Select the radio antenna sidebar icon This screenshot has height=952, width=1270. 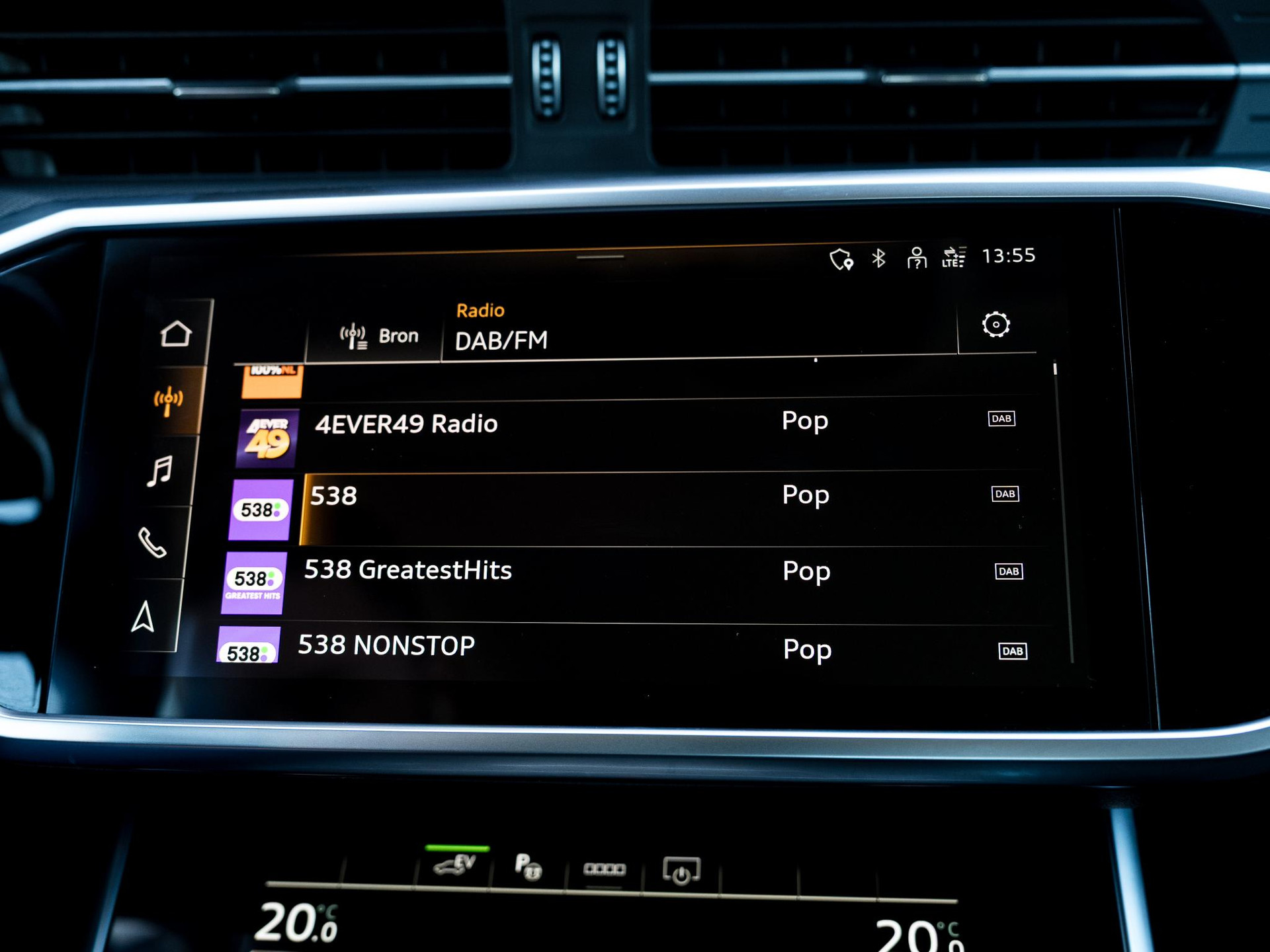tap(169, 400)
